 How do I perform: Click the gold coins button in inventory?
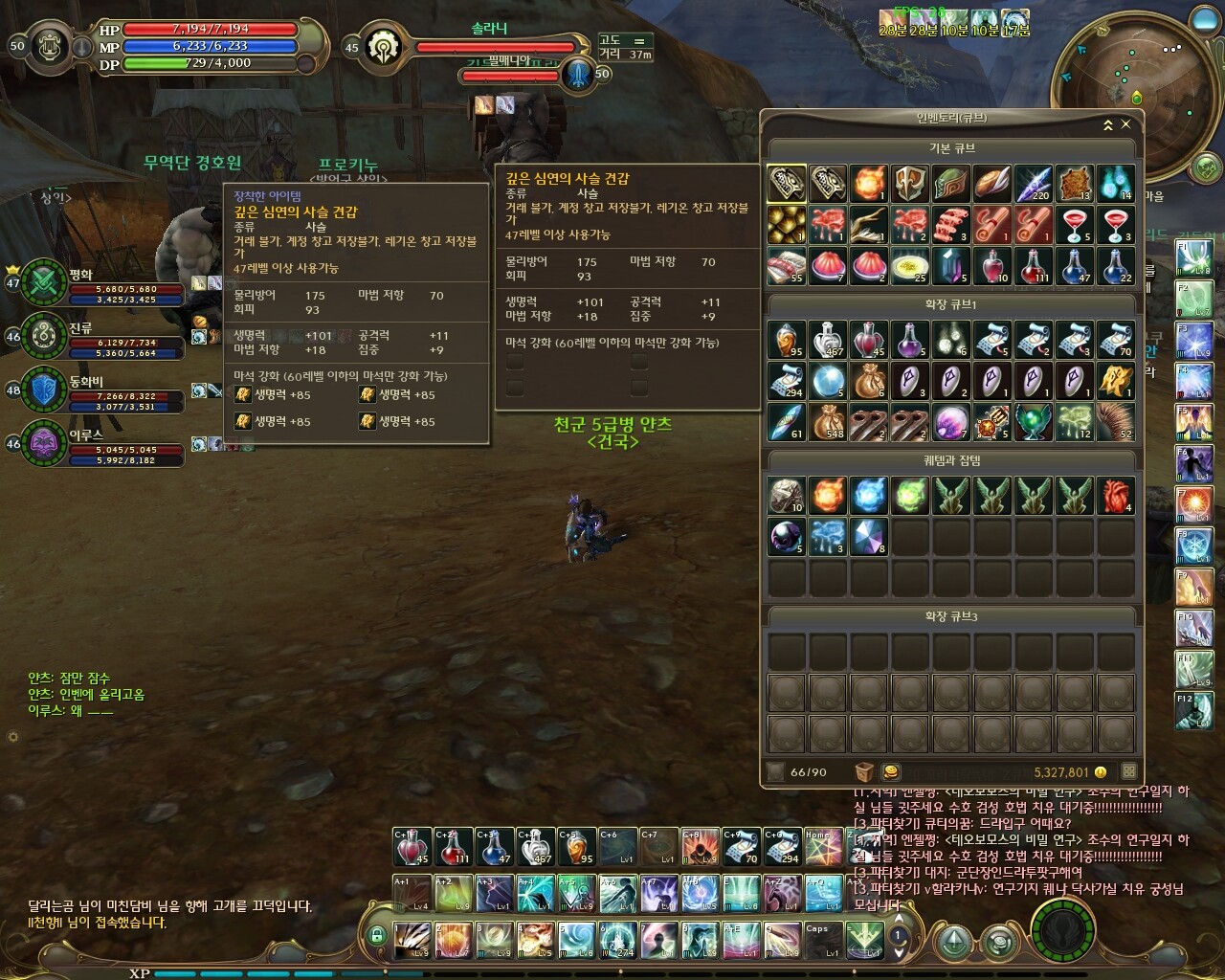890,771
